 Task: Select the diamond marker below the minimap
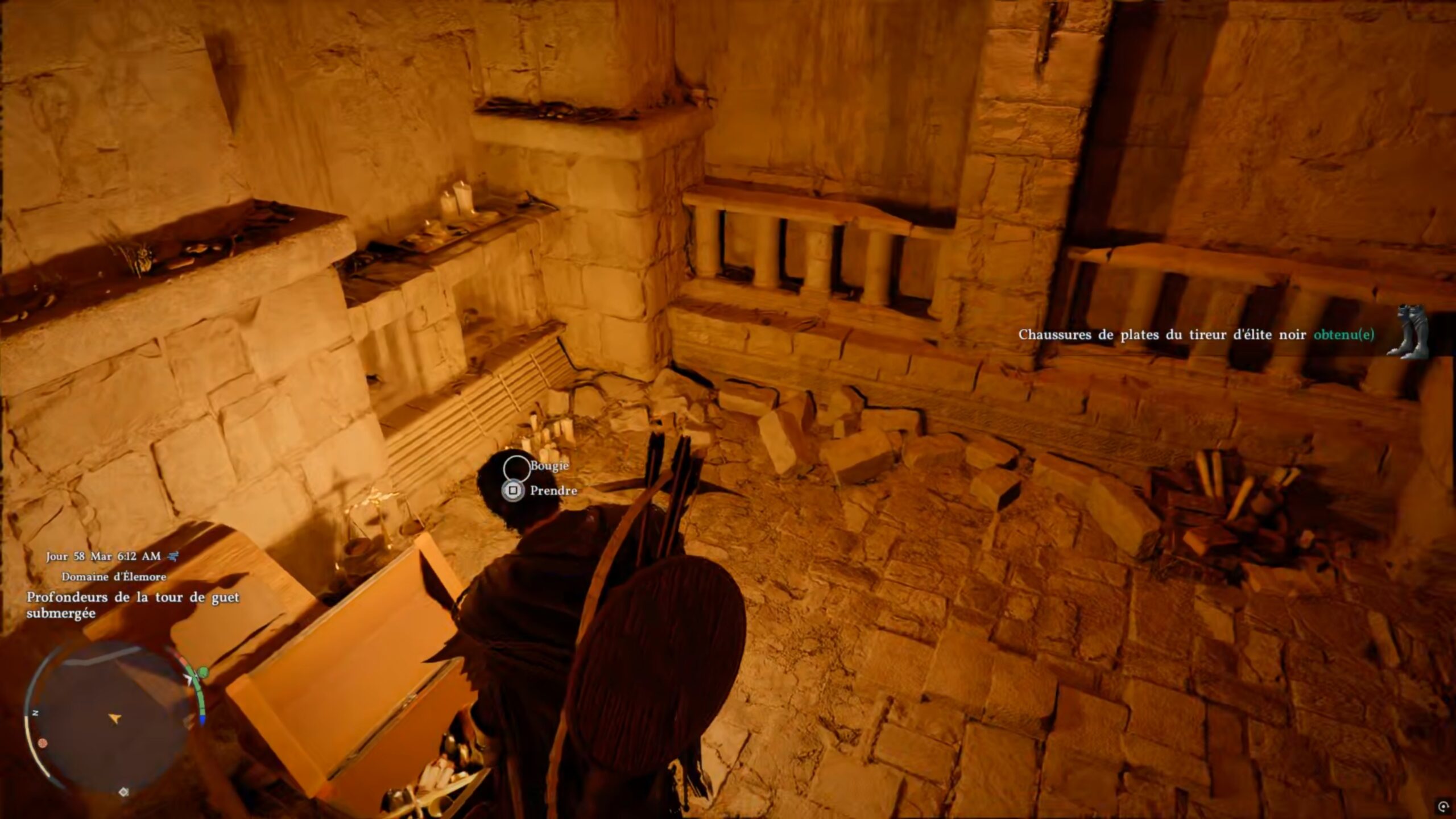(x=123, y=792)
